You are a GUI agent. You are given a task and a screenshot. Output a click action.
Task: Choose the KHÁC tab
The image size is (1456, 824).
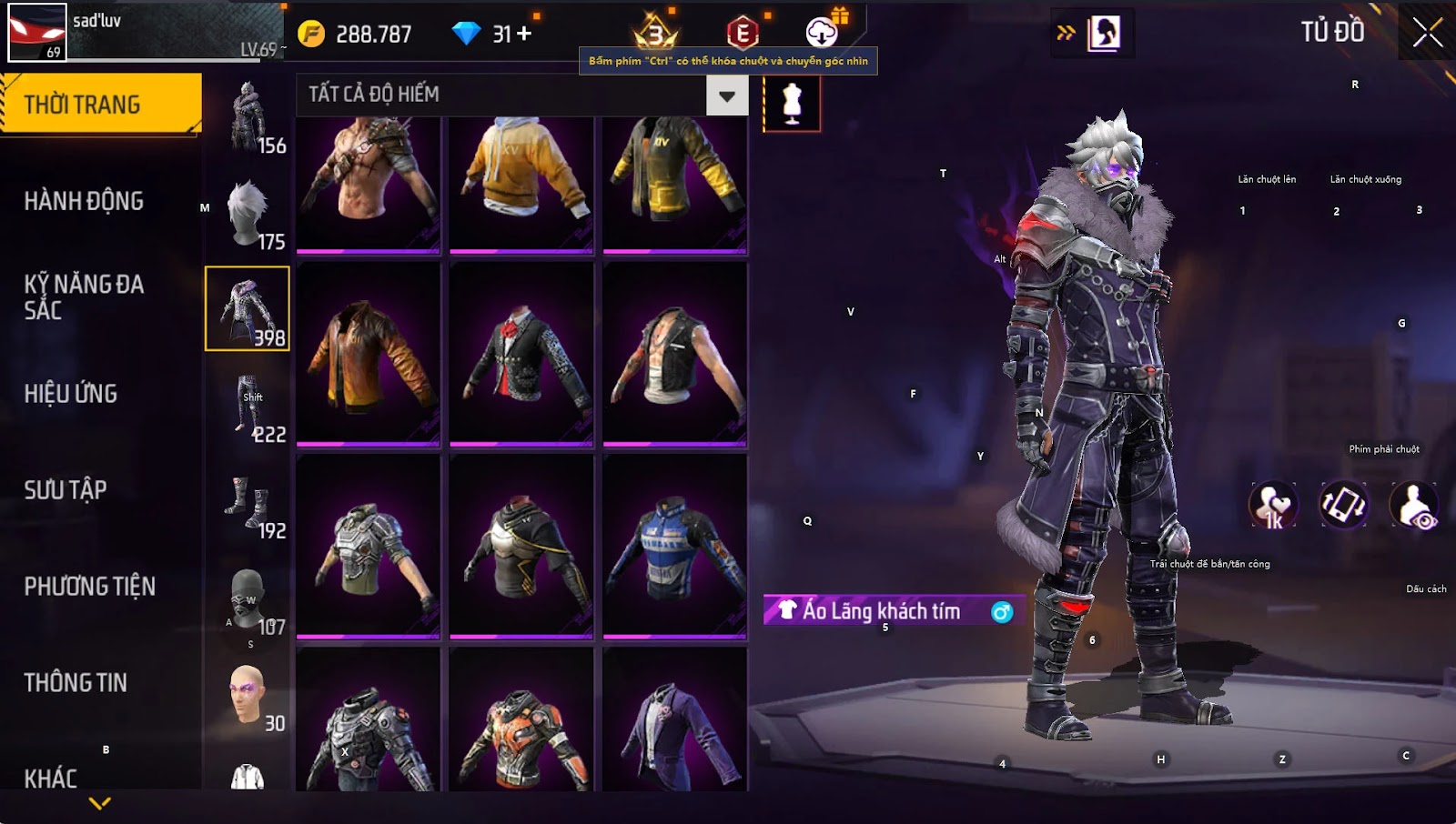pyautogui.click(x=51, y=779)
